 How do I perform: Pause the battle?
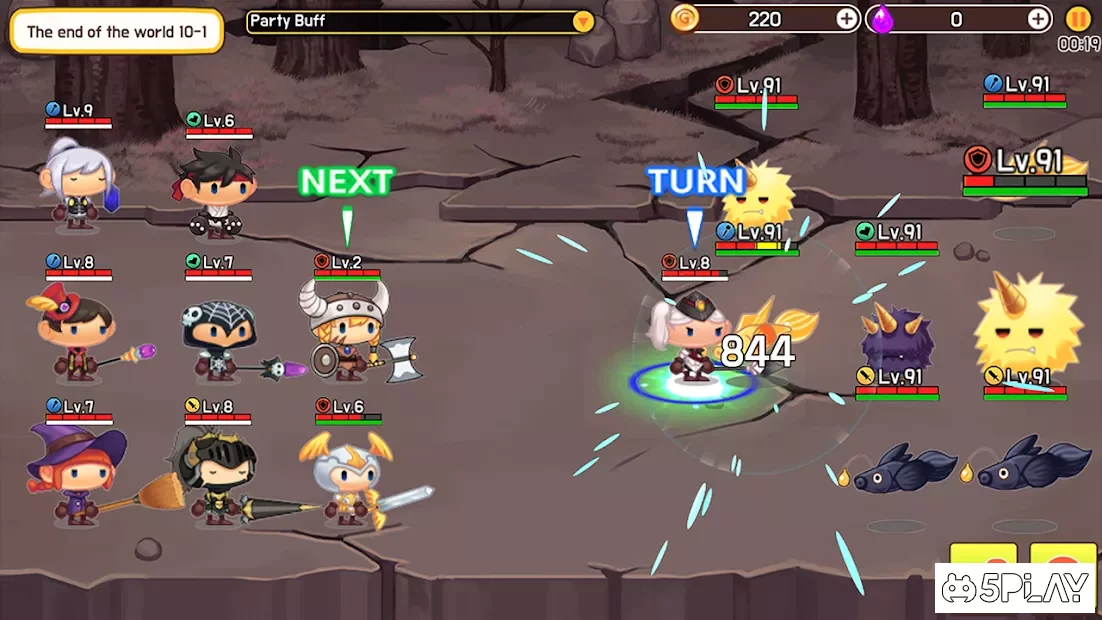tap(1078, 18)
